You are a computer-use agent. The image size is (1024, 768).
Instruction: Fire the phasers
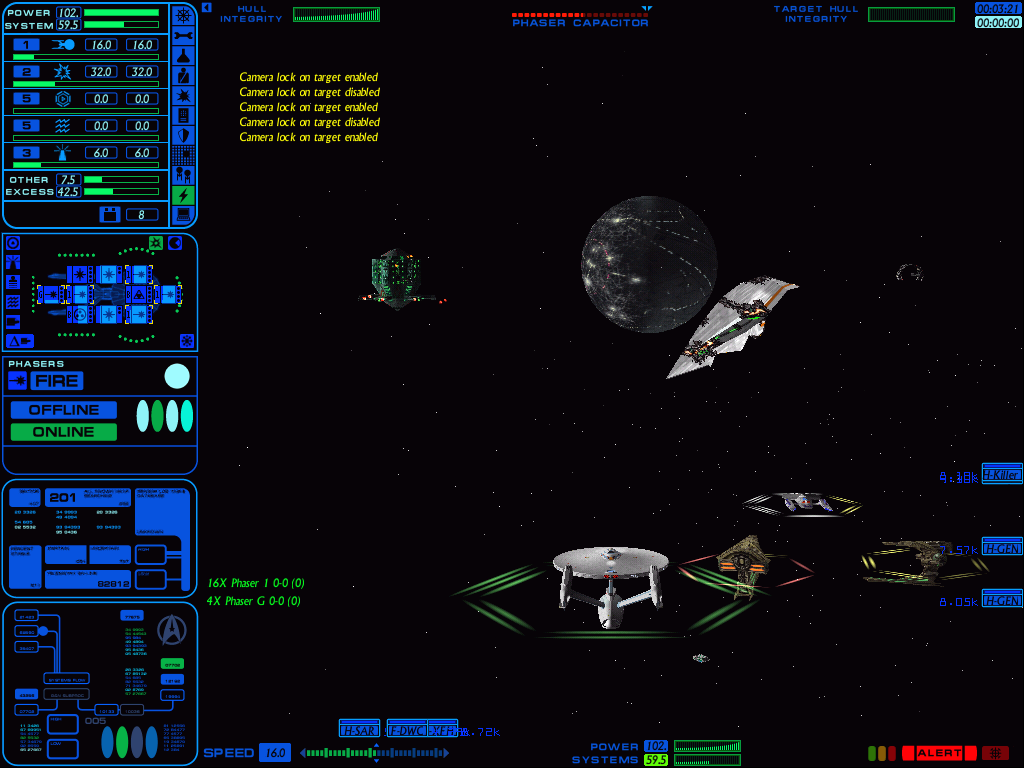click(56, 381)
